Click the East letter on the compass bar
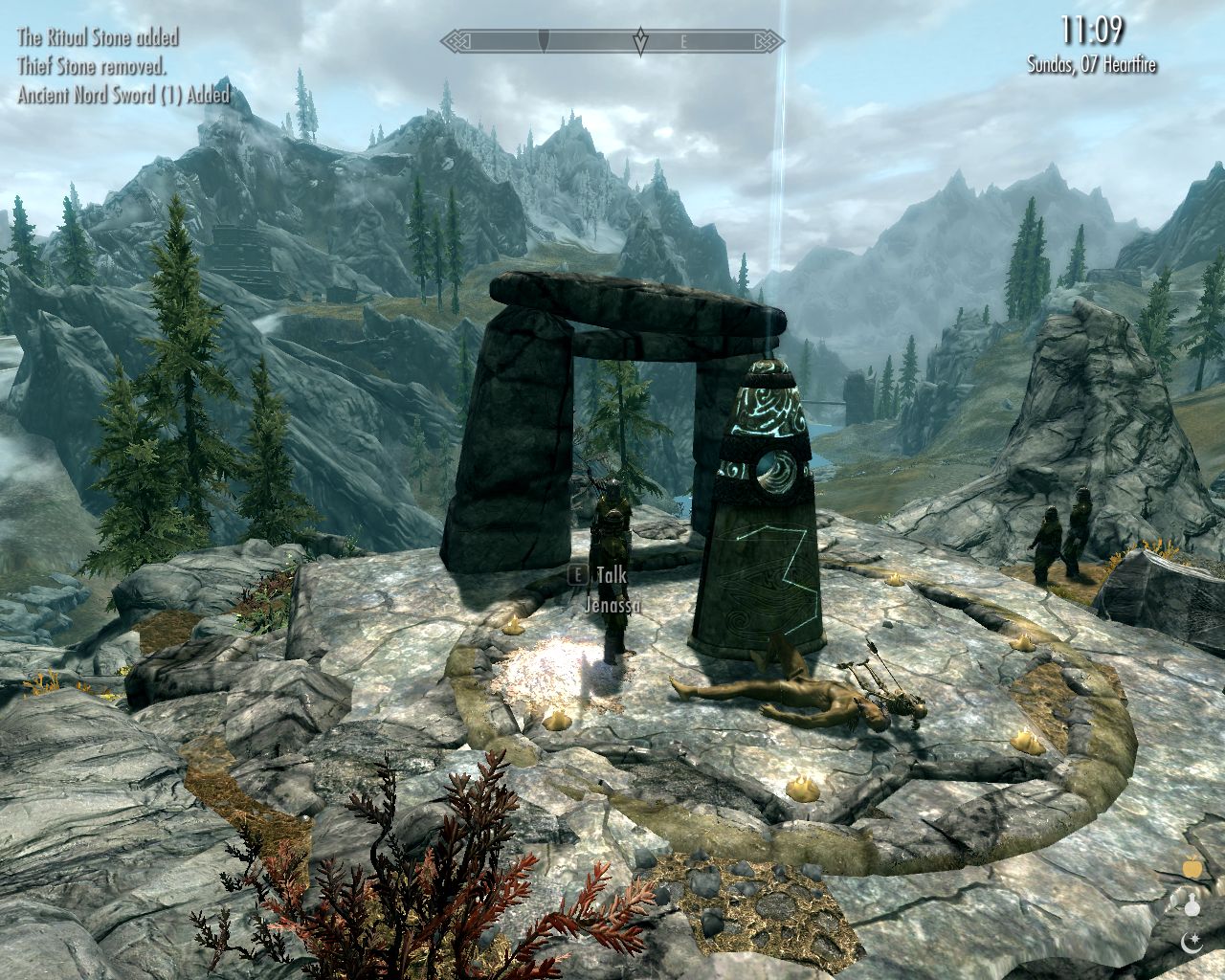Viewport: 1225px width, 980px height. (683, 42)
